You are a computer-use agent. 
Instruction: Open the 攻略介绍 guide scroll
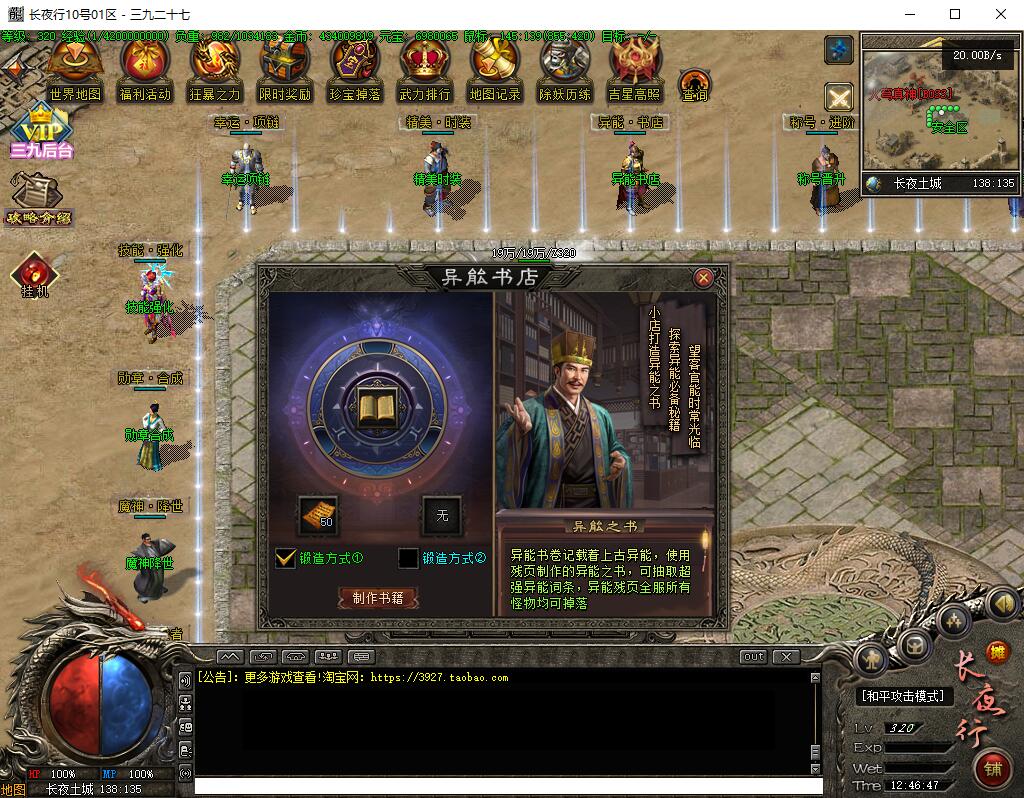[38, 198]
